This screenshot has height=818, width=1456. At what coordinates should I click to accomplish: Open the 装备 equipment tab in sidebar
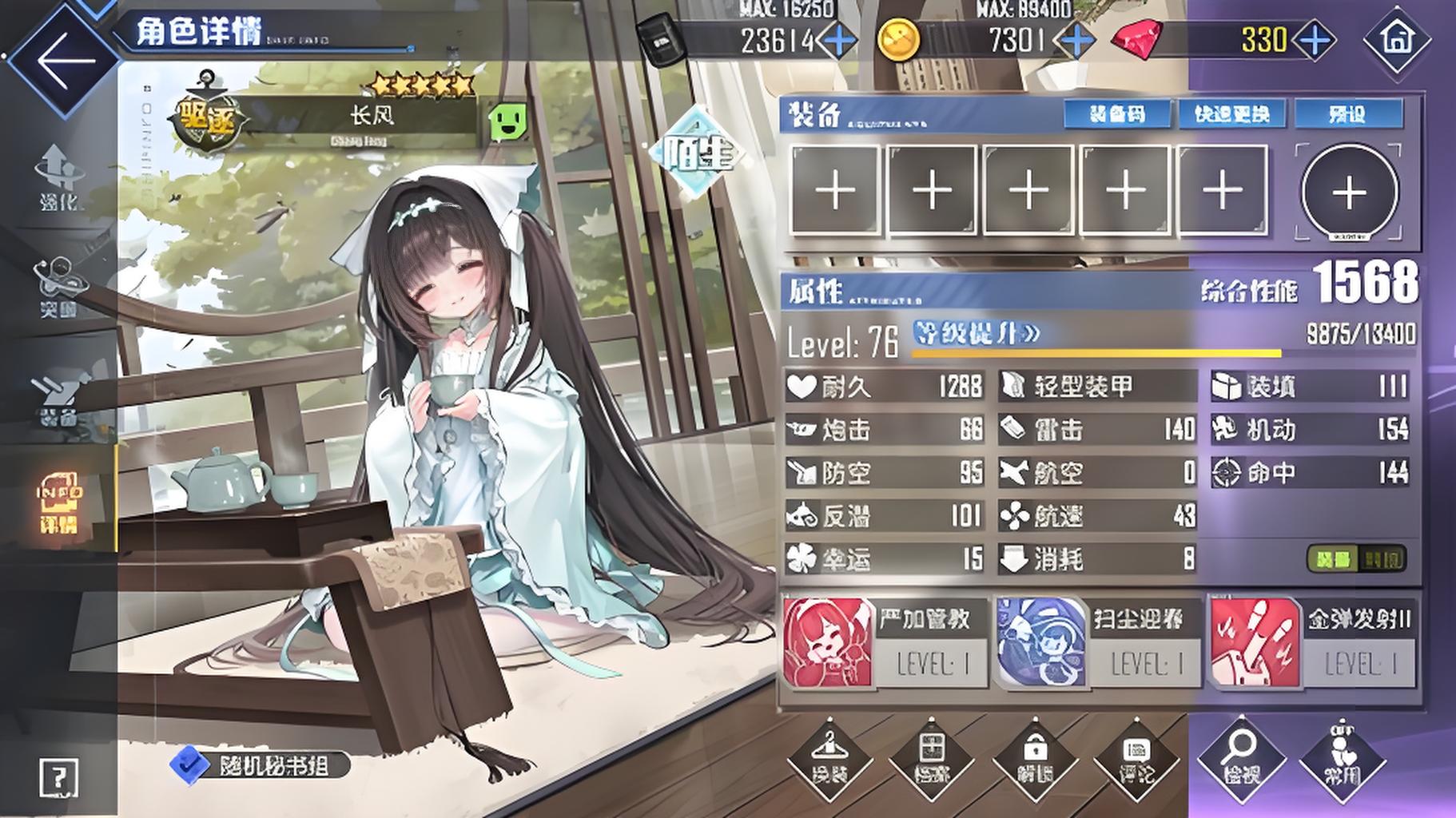pos(58,399)
